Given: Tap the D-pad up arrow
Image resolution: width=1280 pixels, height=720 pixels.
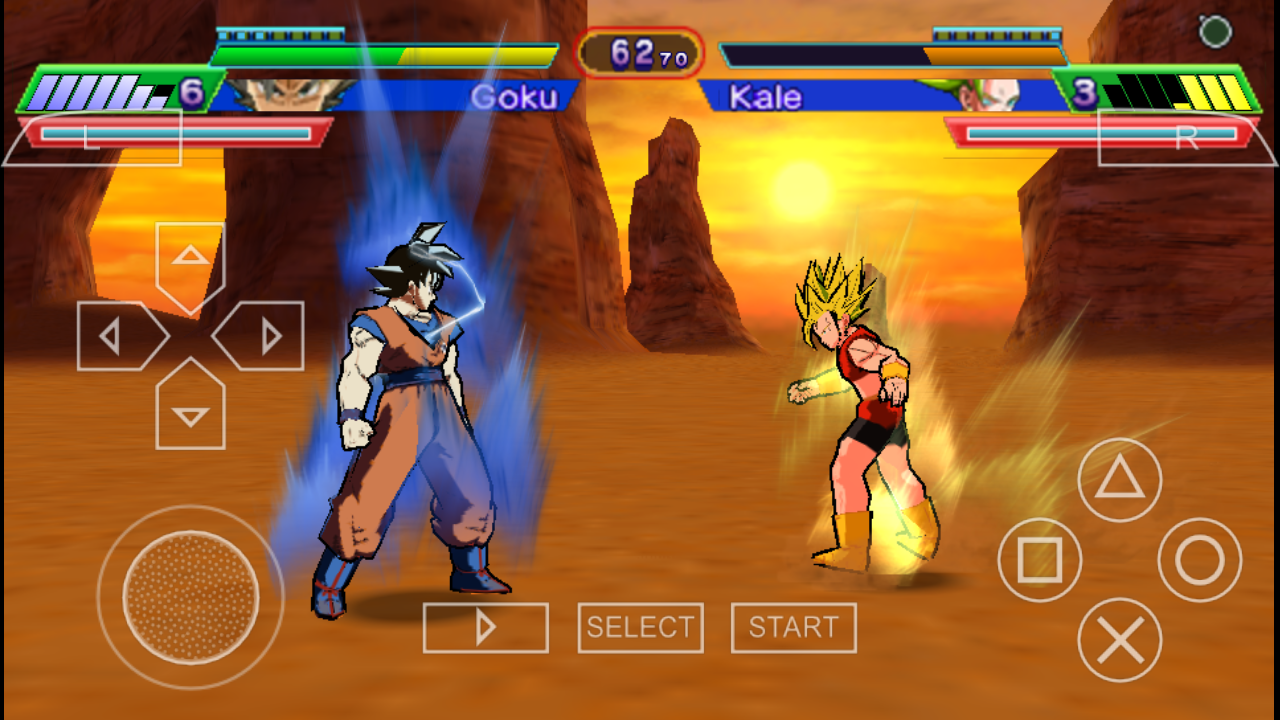Looking at the screenshot, I should pos(190,260).
